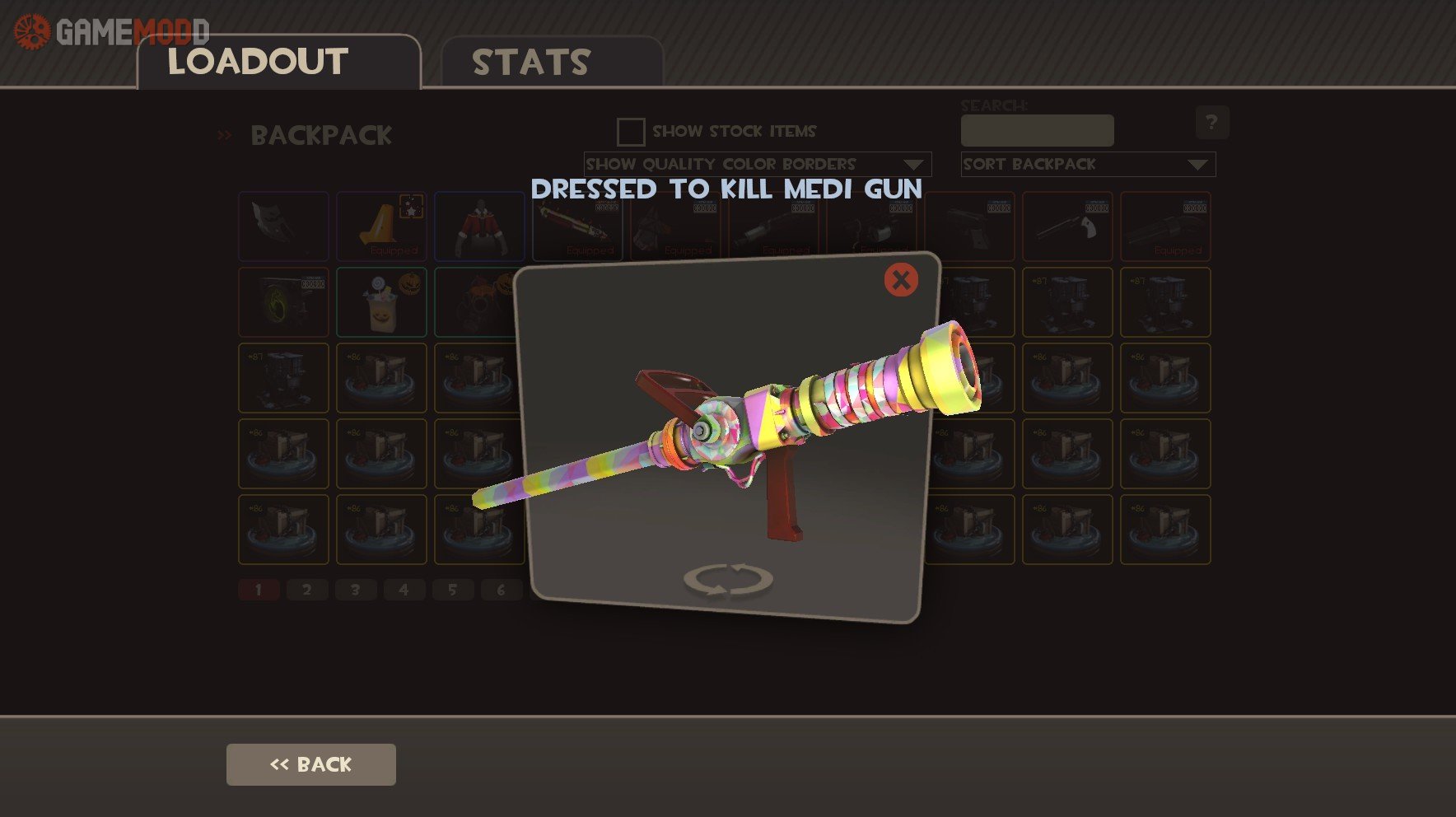The width and height of the screenshot is (1456, 817).
Task: Select backpack page 1
Action: [x=259, y=590]
